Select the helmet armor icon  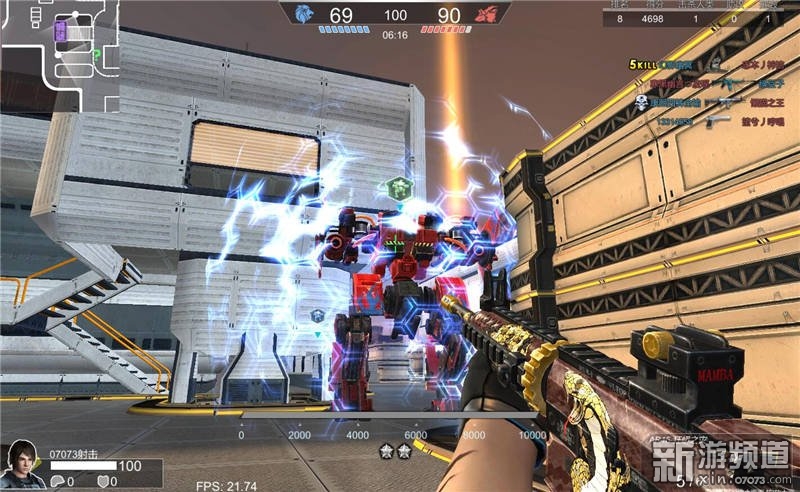[x=58, y=482]
